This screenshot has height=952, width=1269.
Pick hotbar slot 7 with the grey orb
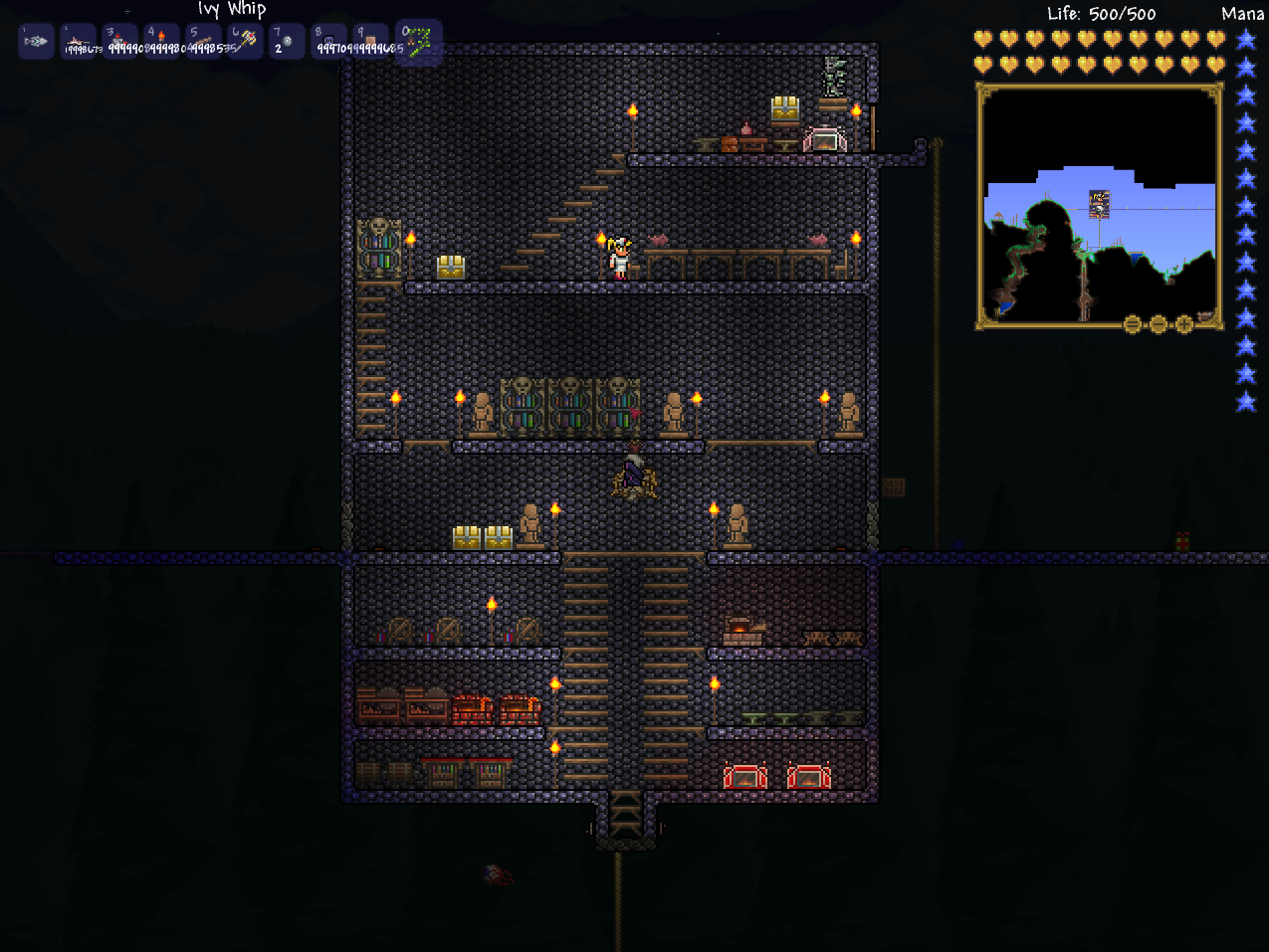[287, 42]
